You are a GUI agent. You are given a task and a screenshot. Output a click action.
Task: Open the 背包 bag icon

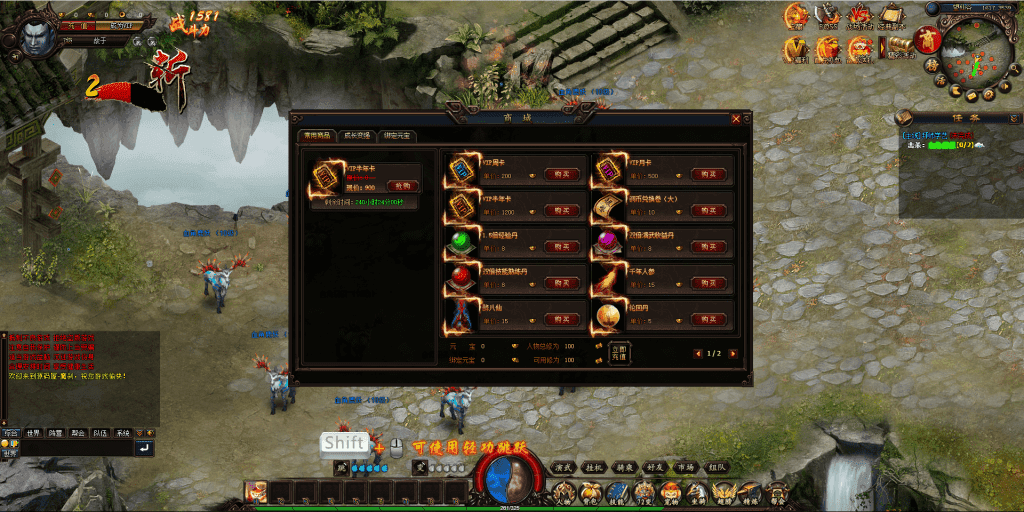(x=591, y=492)
